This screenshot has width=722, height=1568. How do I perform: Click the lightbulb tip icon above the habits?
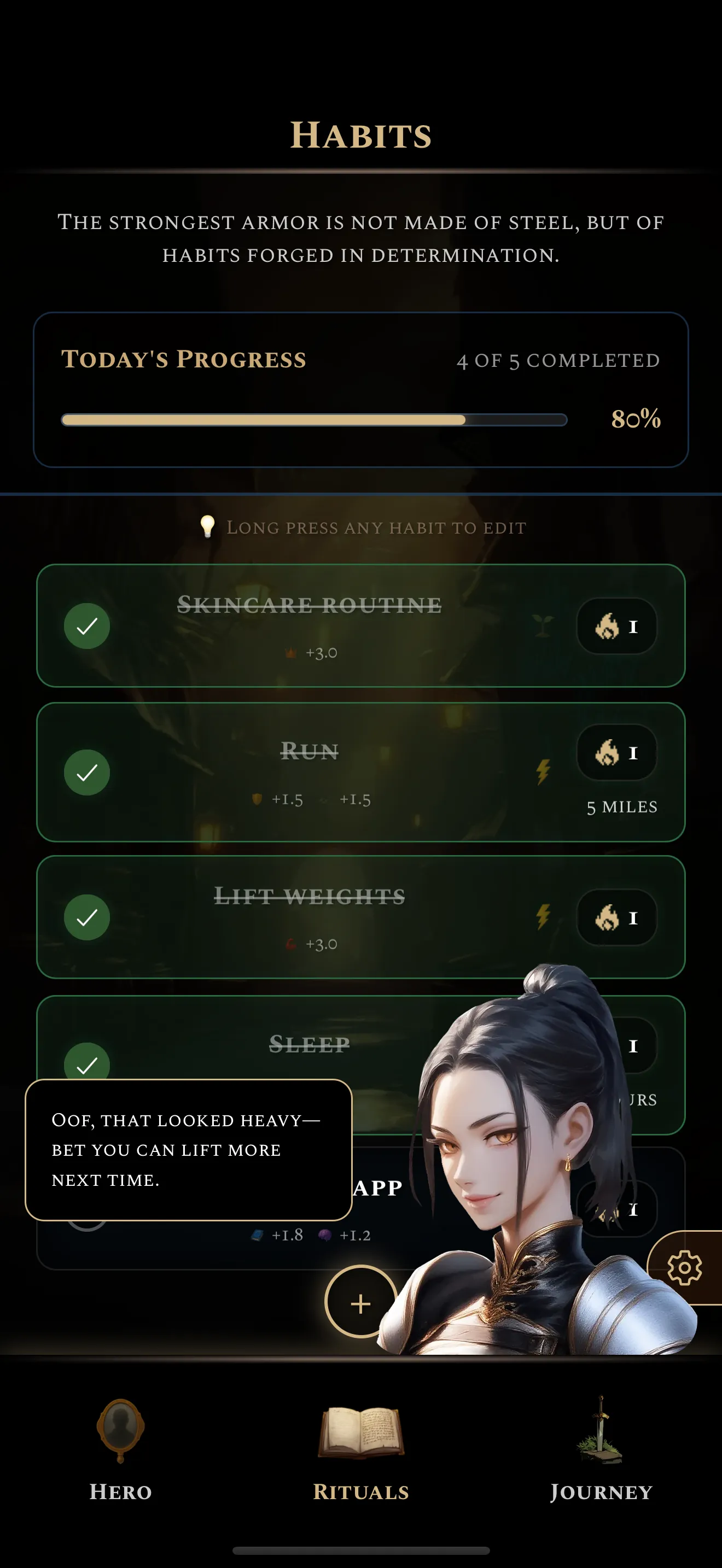click(x=208, y=525)
